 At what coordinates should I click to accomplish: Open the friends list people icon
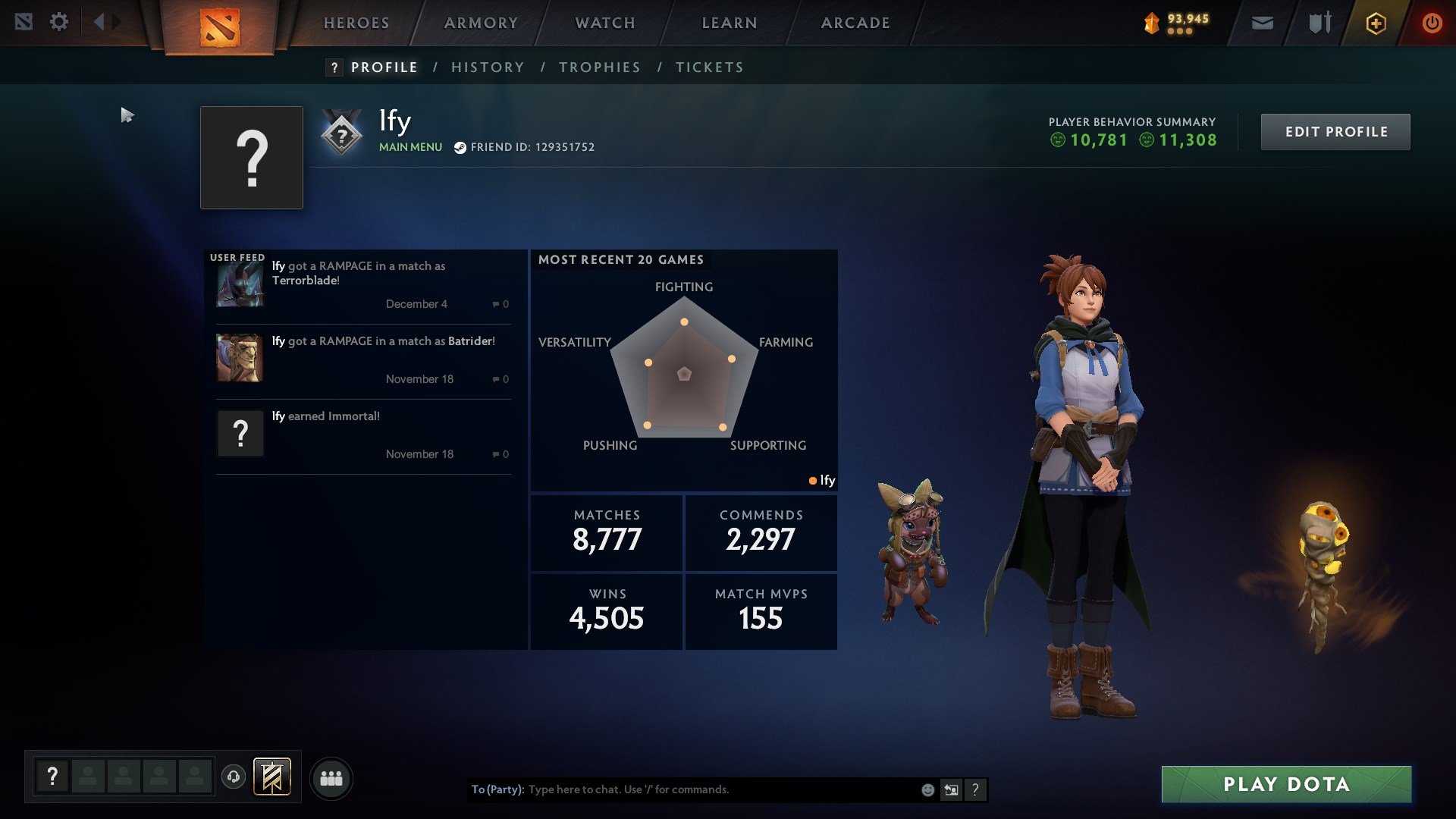coord(330,777)
